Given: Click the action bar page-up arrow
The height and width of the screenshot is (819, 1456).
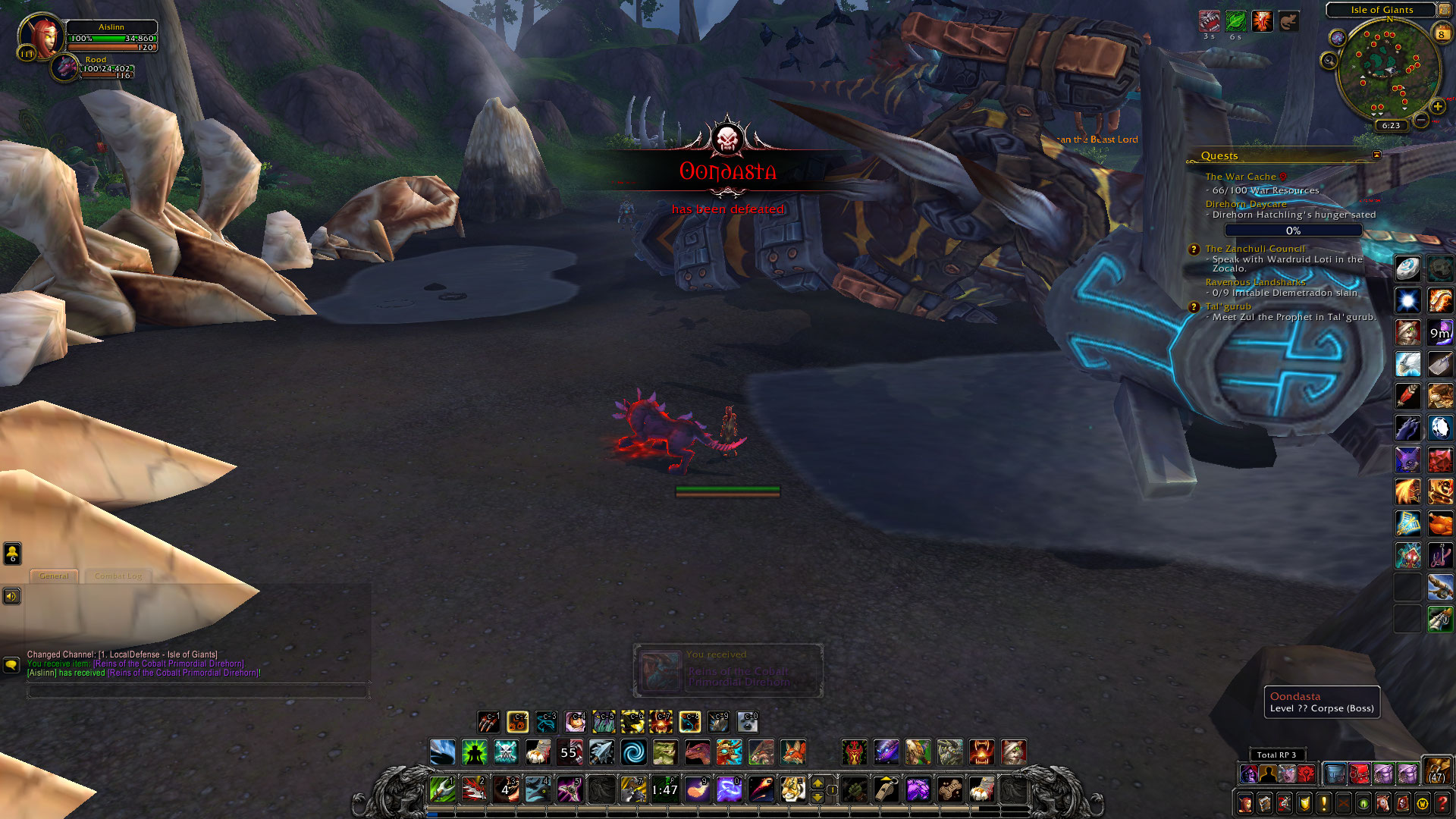Looking at the screenshot, I should coord(817,783).
